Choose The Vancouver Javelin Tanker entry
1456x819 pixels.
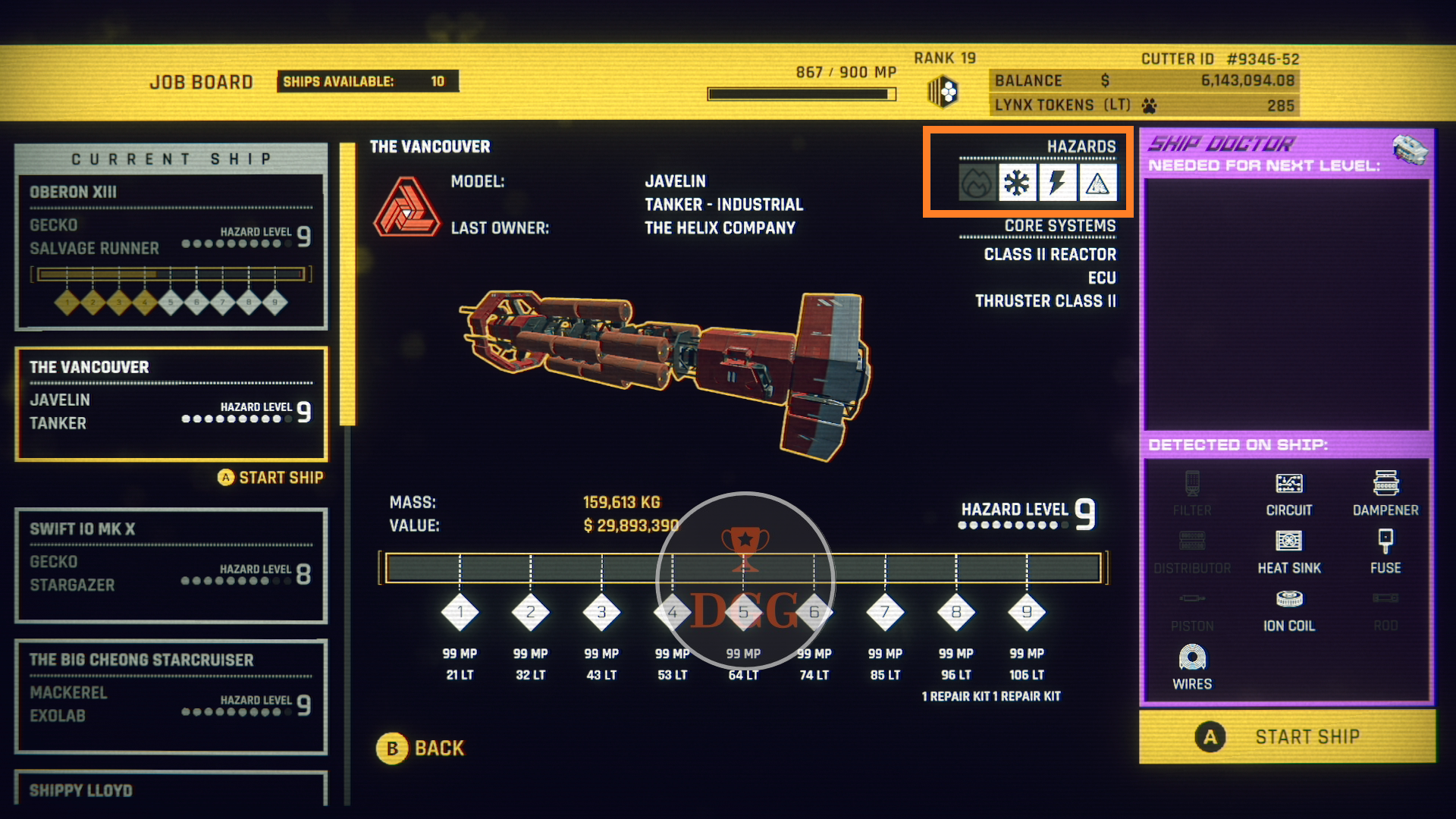171,403
